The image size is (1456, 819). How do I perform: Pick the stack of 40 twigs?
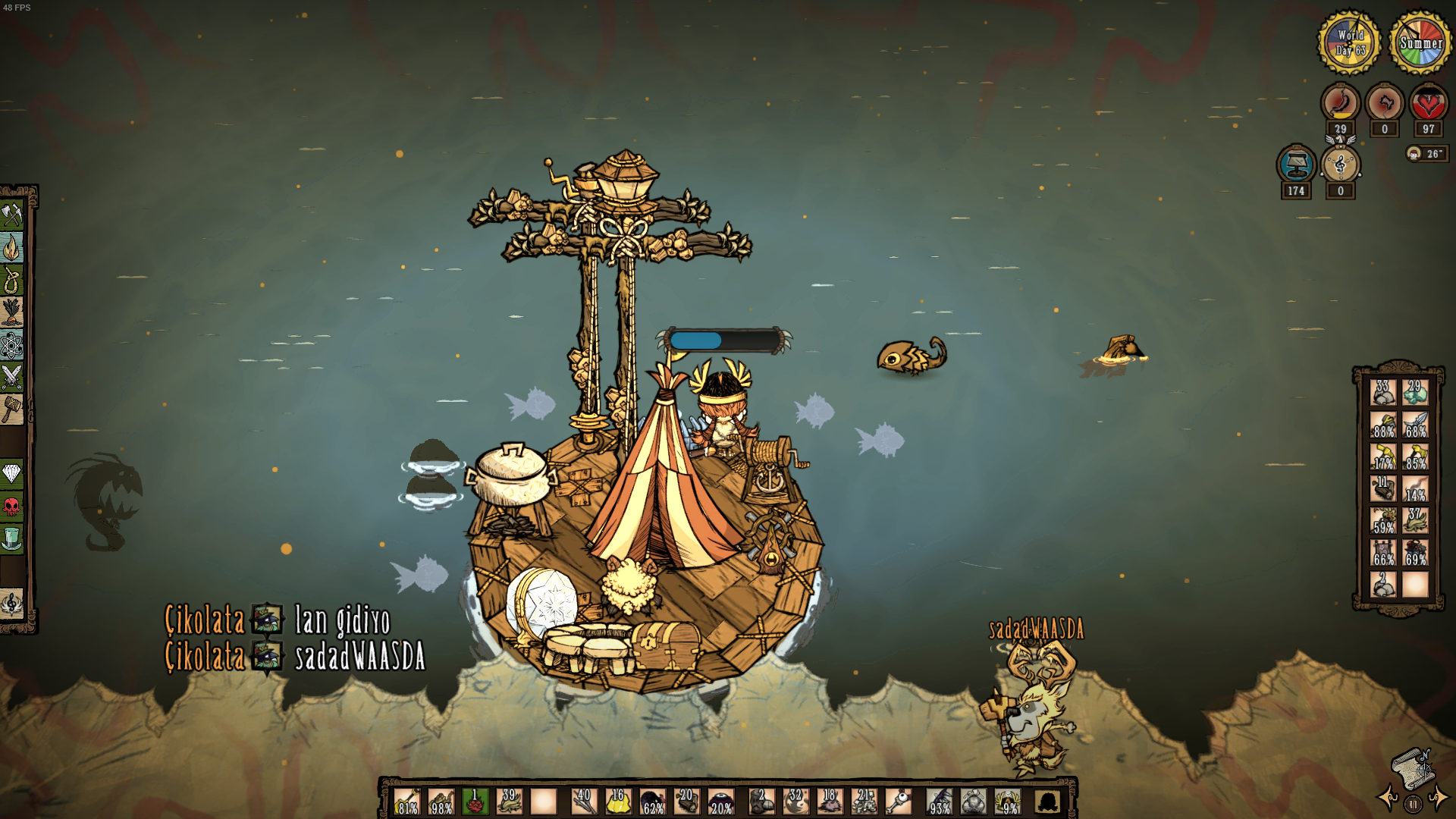[x=584, y=802]
